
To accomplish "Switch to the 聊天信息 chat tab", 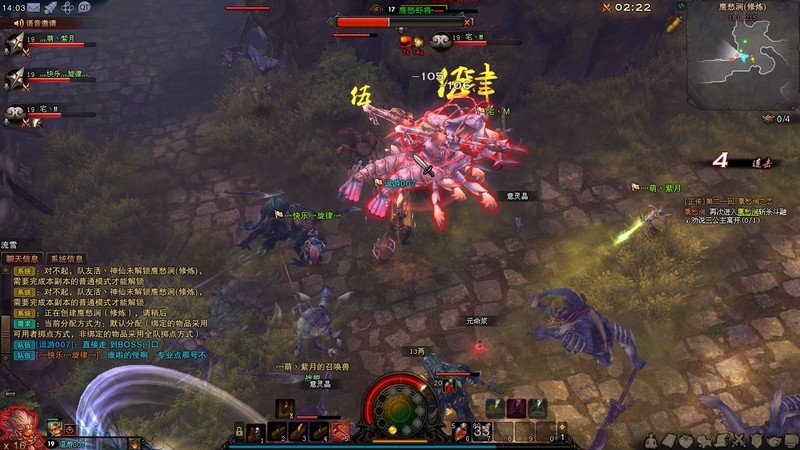I will pos(22,258).
